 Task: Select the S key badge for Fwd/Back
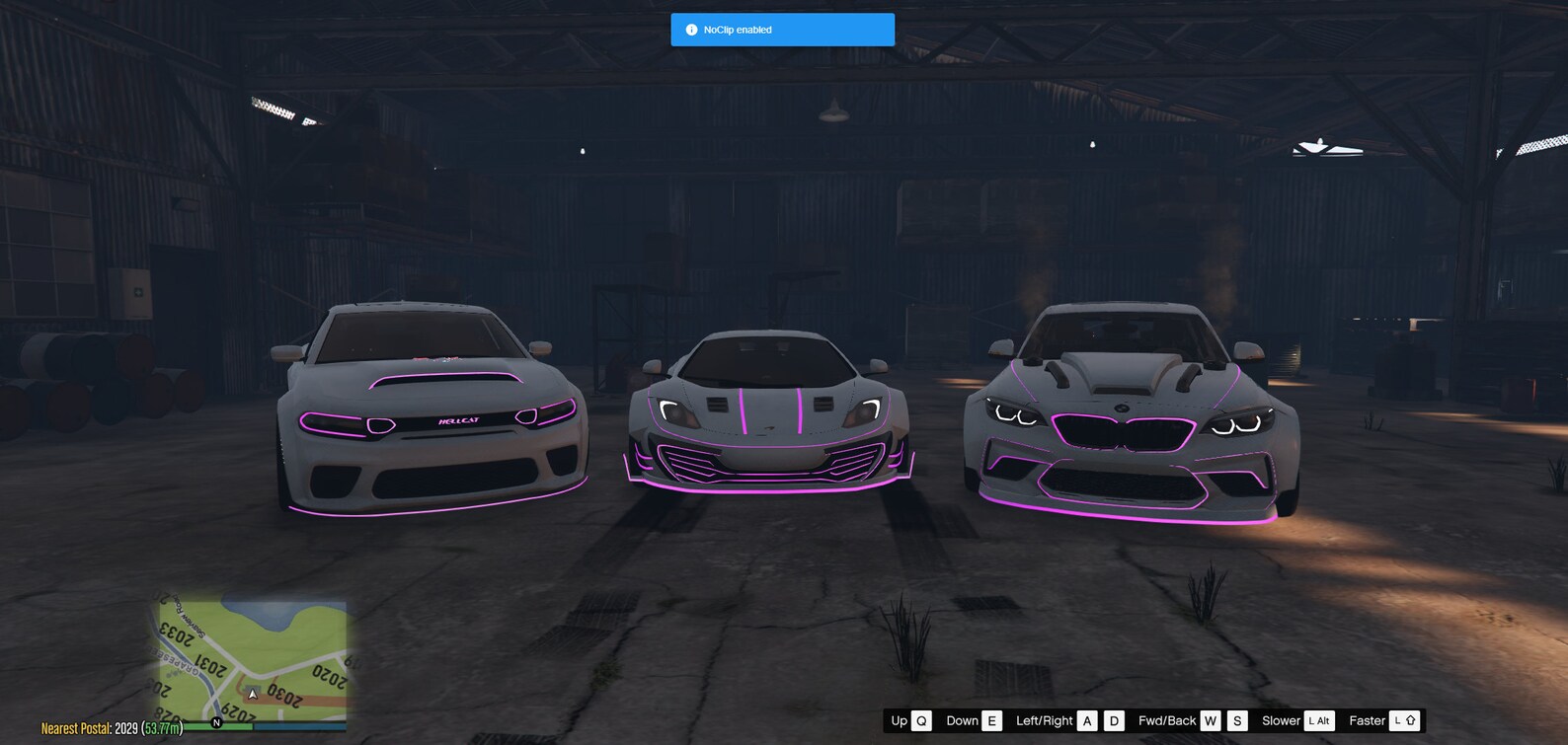(x=1236, y=720)
